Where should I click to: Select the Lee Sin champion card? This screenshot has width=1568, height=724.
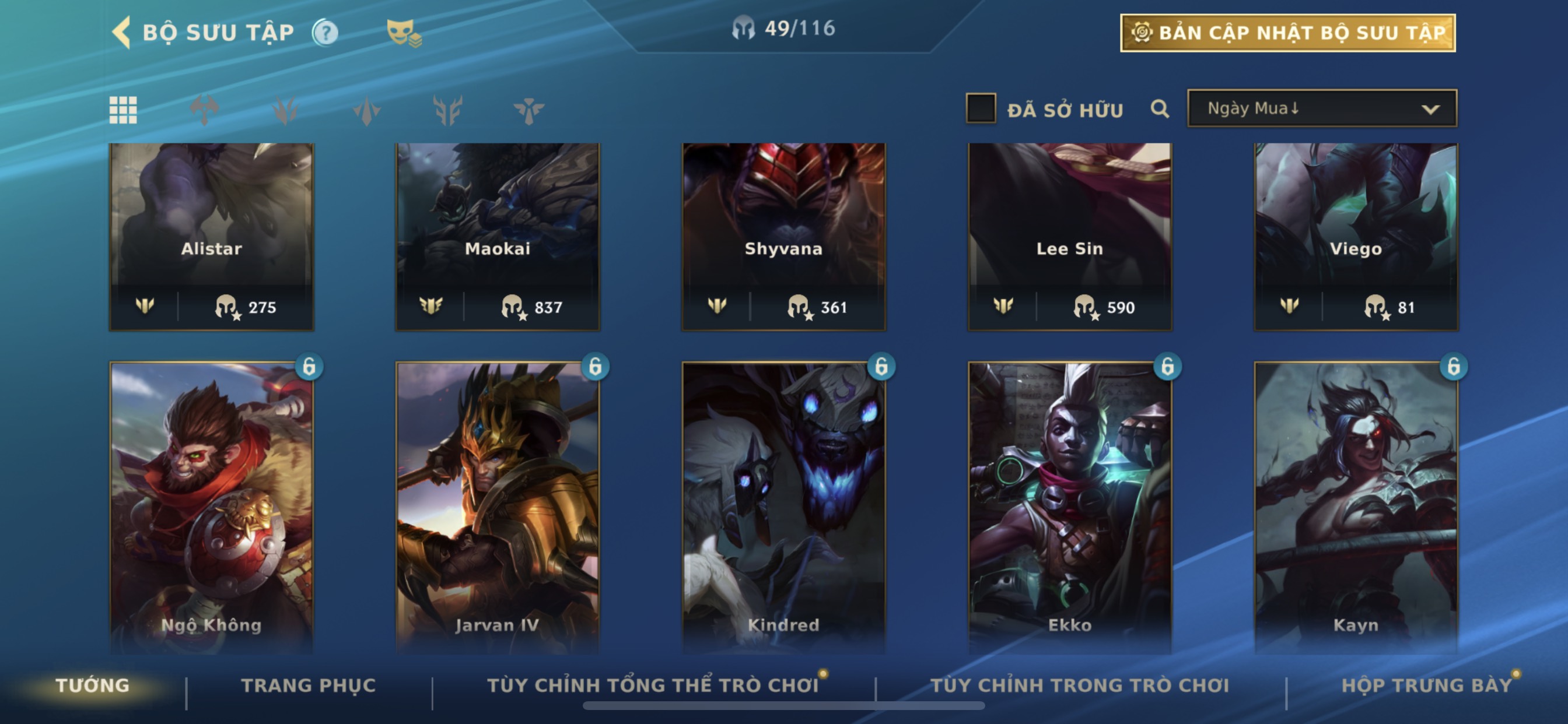(1069, 237)
